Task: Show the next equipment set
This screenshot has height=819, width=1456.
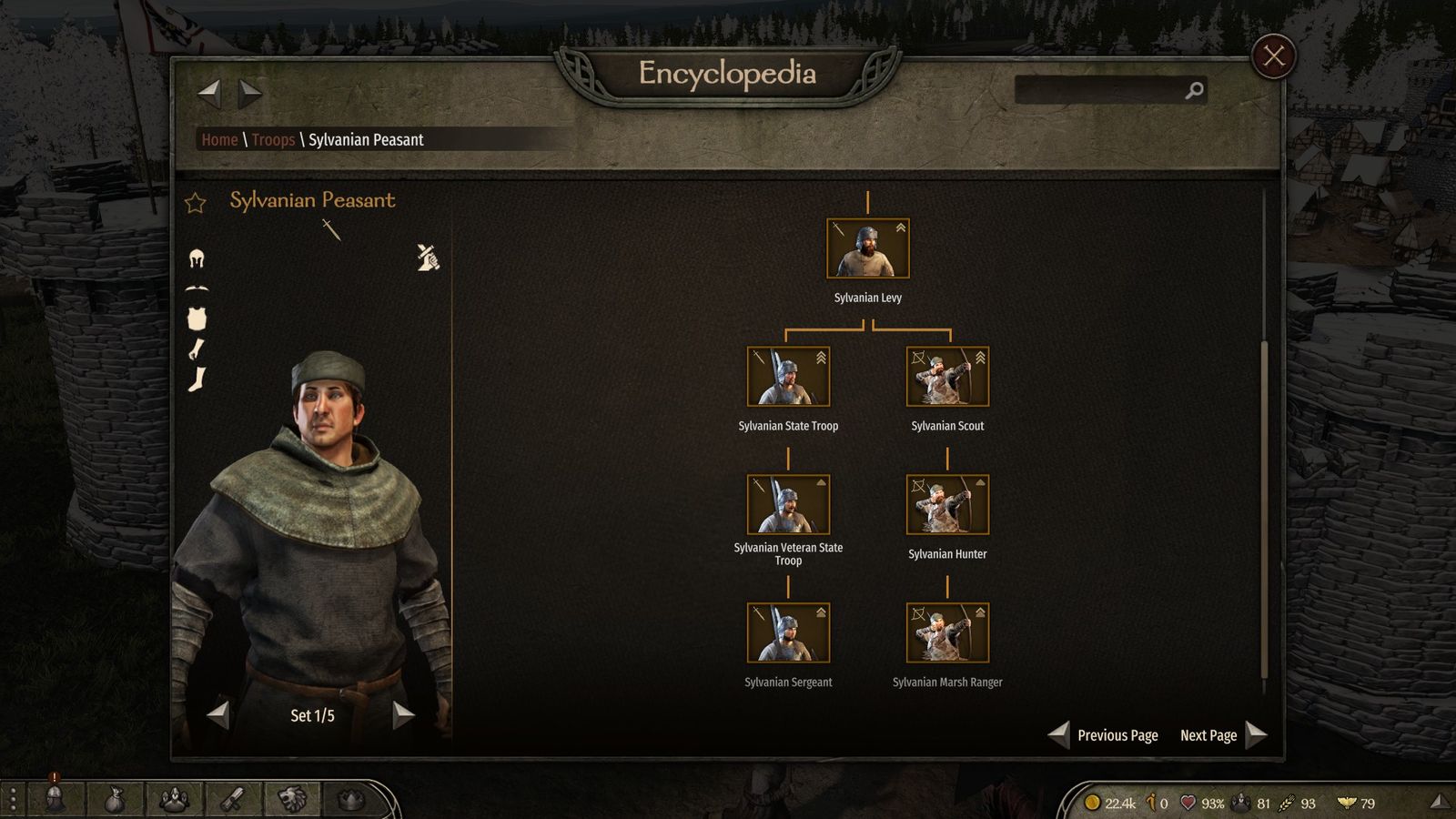Action: point(403,715)
